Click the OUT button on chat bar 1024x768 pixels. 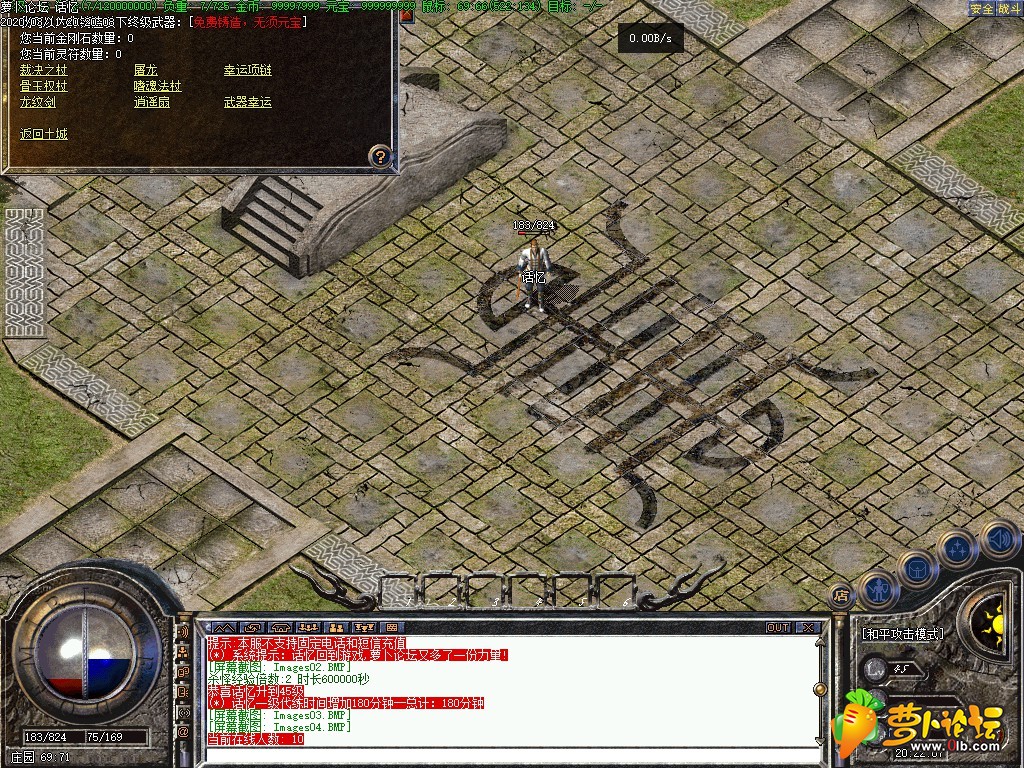[777, 628]
